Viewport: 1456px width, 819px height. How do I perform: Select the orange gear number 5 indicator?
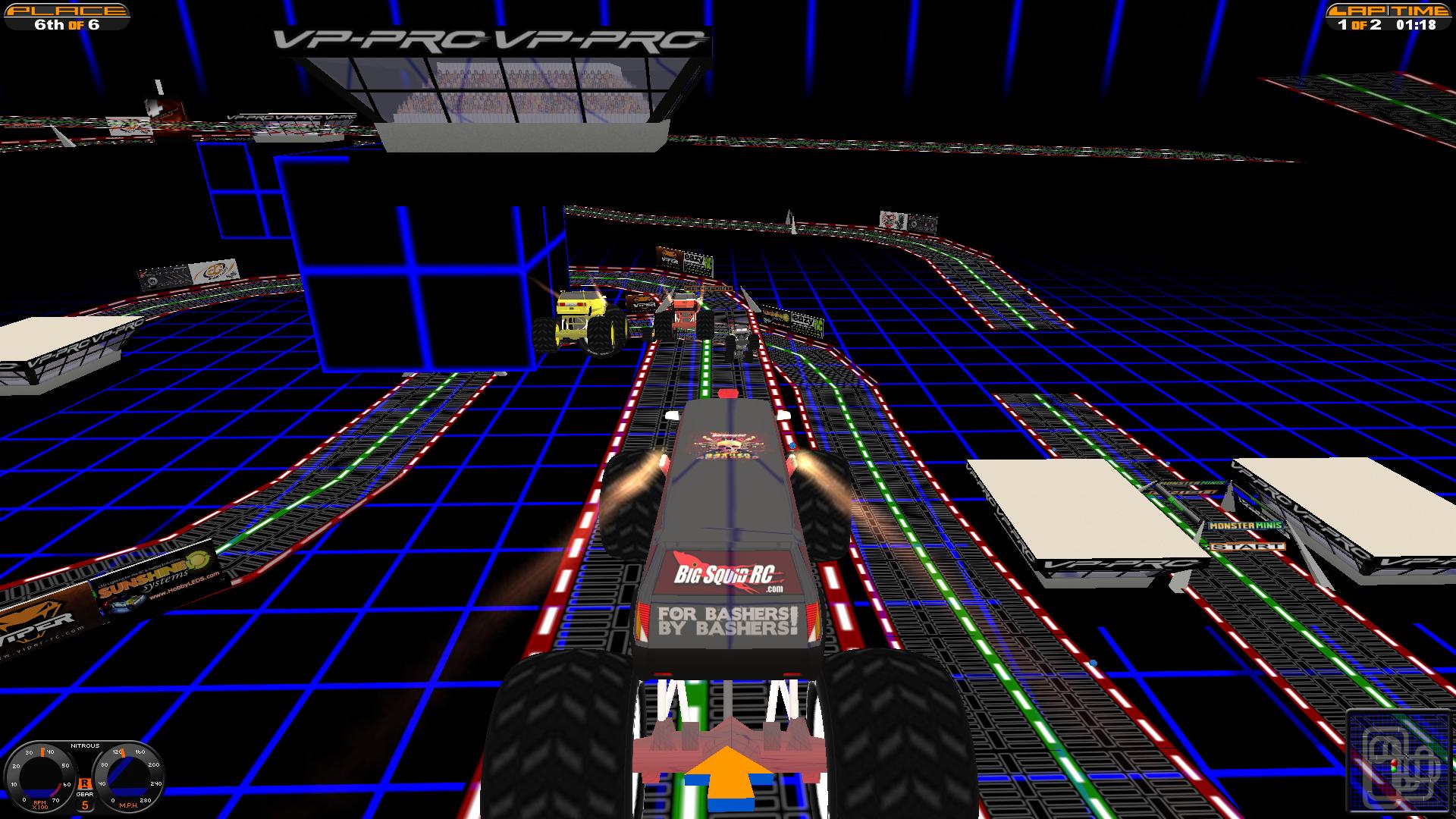(x=85, y=805)
